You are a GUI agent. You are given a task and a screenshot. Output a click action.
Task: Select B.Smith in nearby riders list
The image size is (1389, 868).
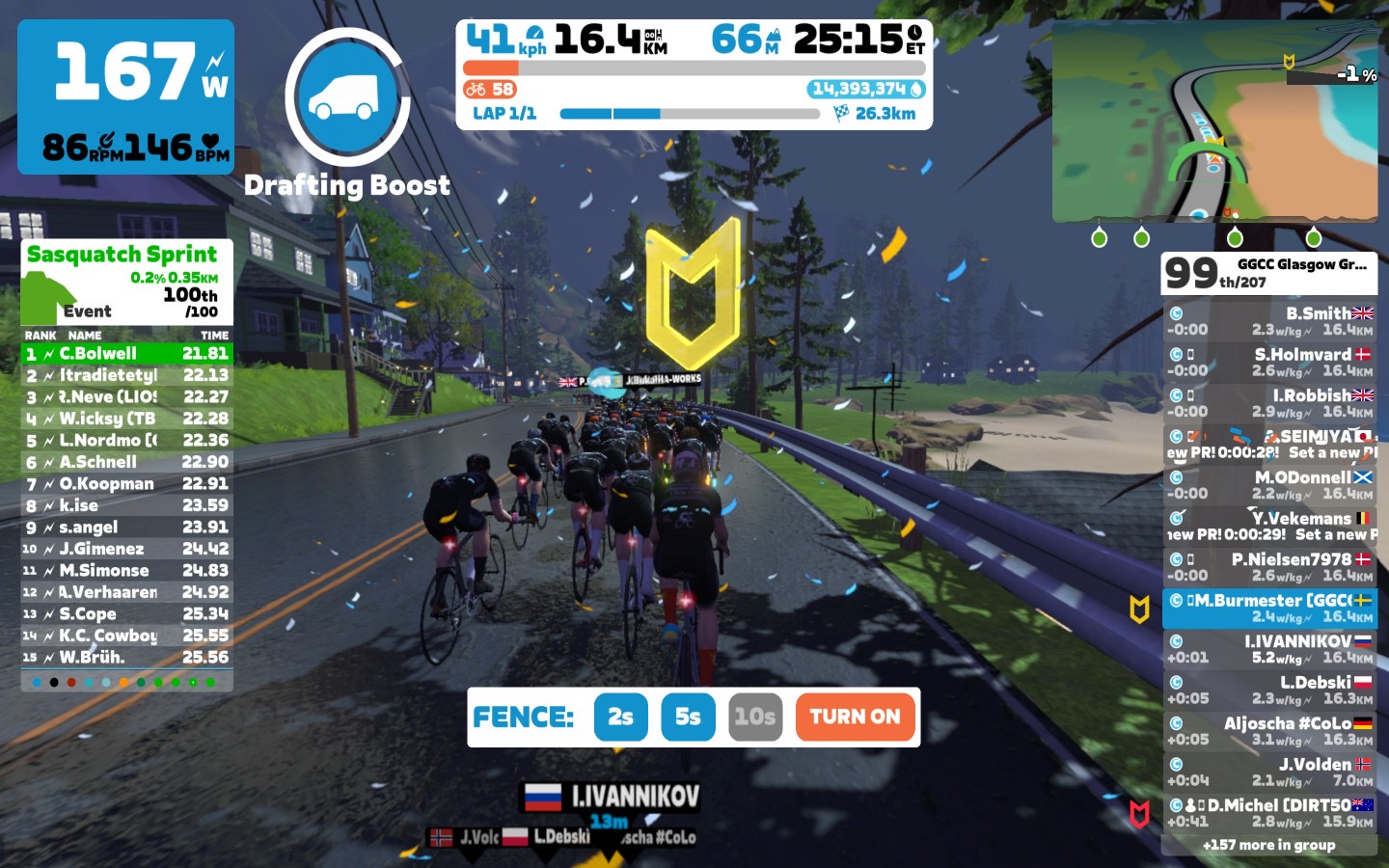coord(1269,321)
